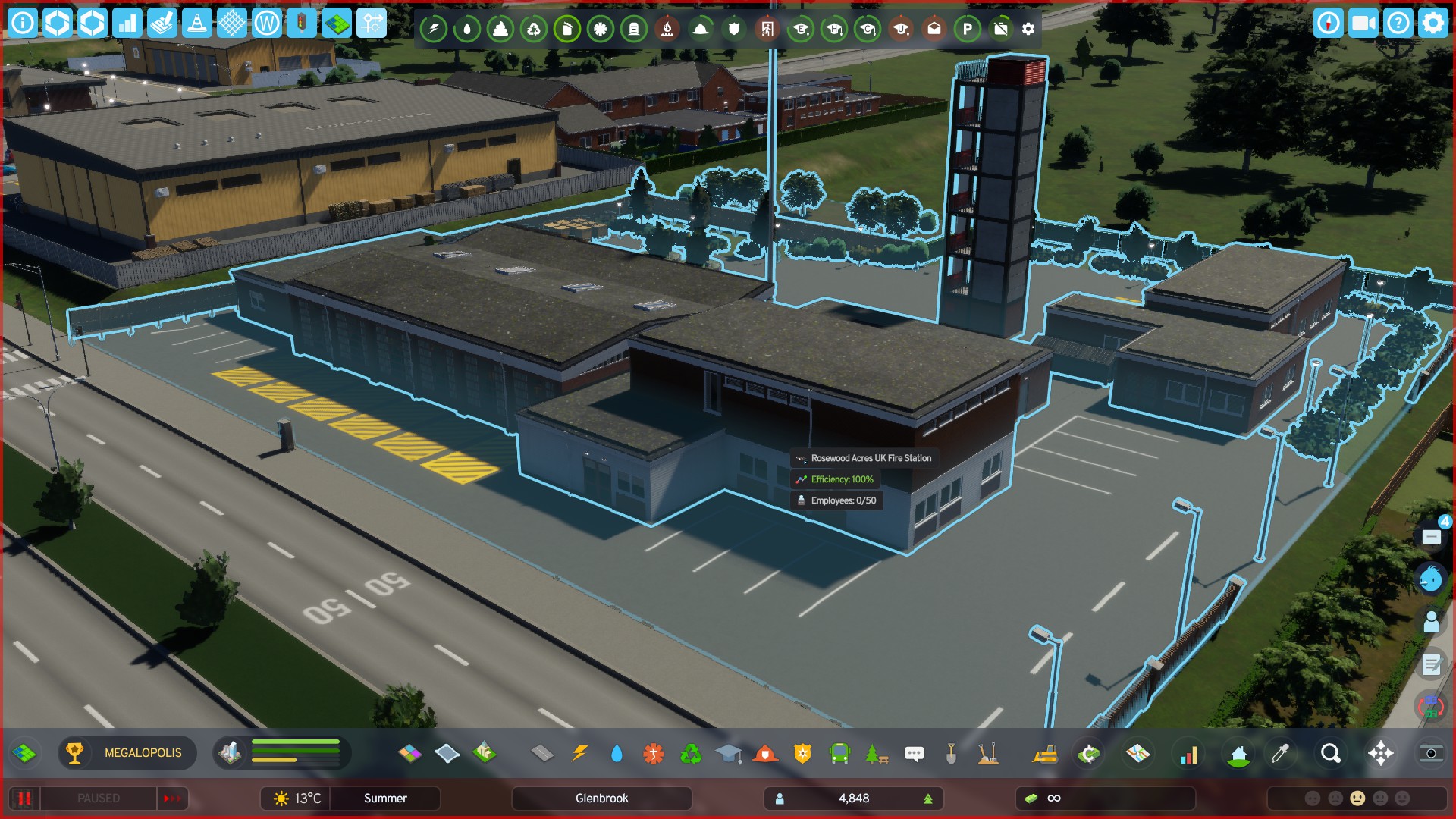1456x819 pixels.
Task: Open the Education build menu
Action: tap(728, 754)
